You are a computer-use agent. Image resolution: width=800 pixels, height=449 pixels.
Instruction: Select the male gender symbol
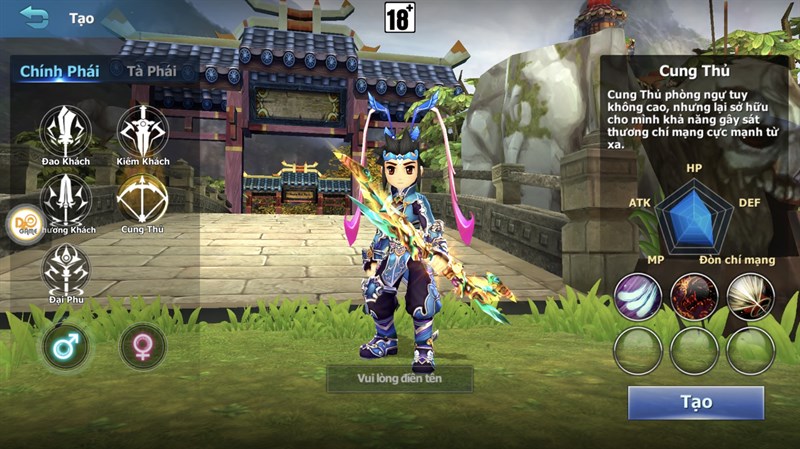(x=66, y=347)
